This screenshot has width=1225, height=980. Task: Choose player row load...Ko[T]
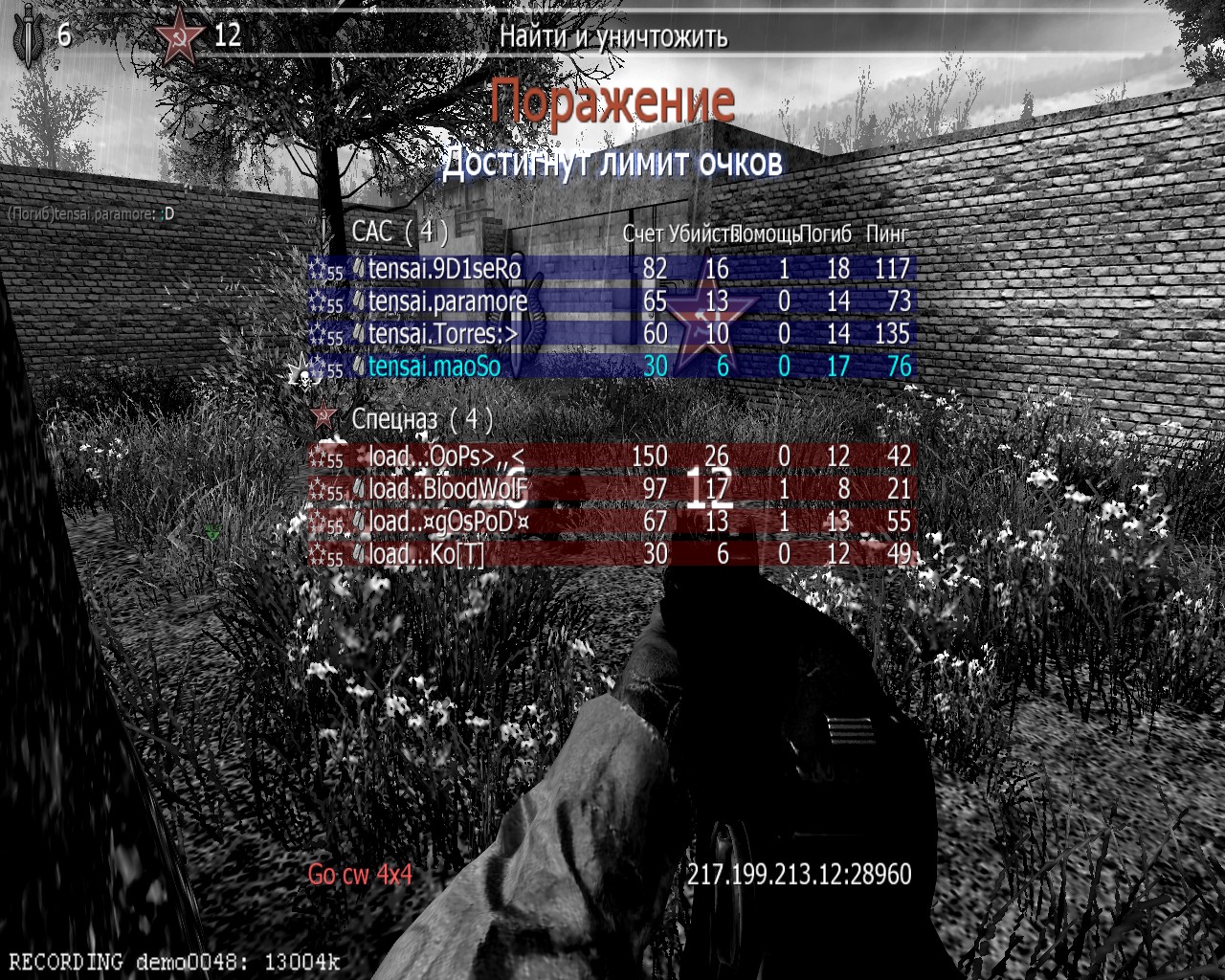(x=427, y=554)
